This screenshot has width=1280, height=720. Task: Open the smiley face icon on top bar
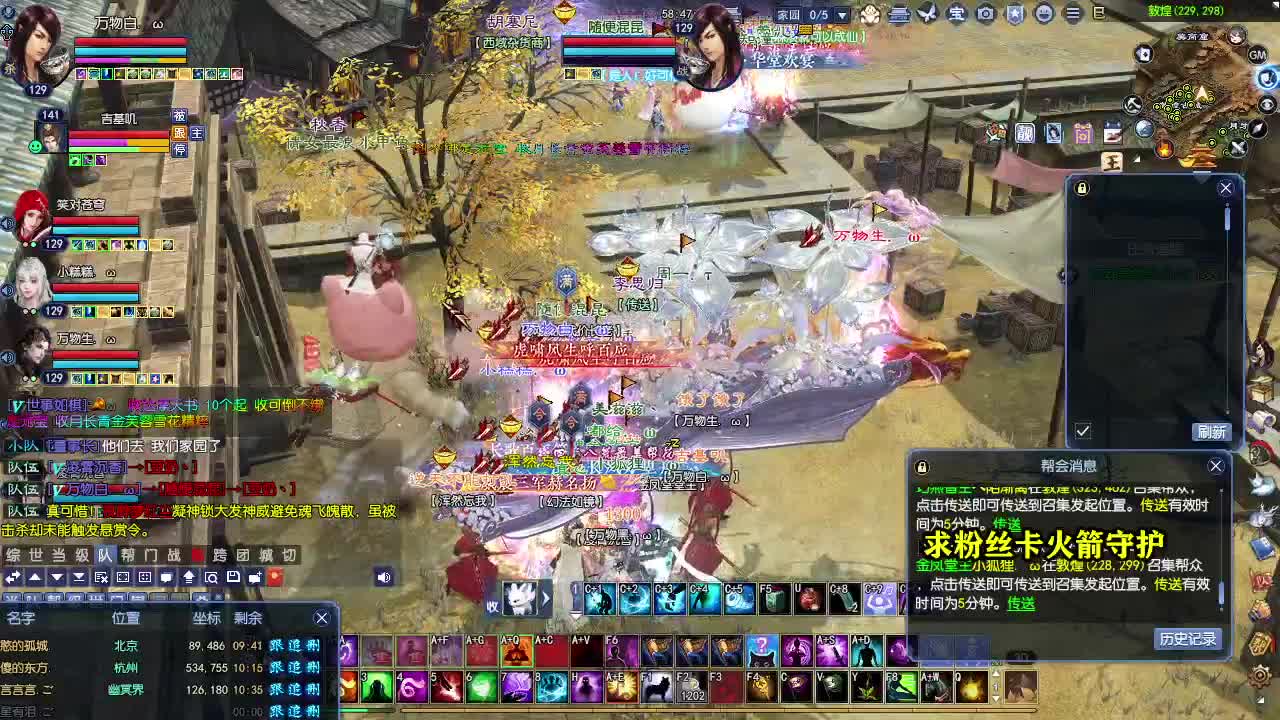pyautogui.click(x=1044, y=14)
